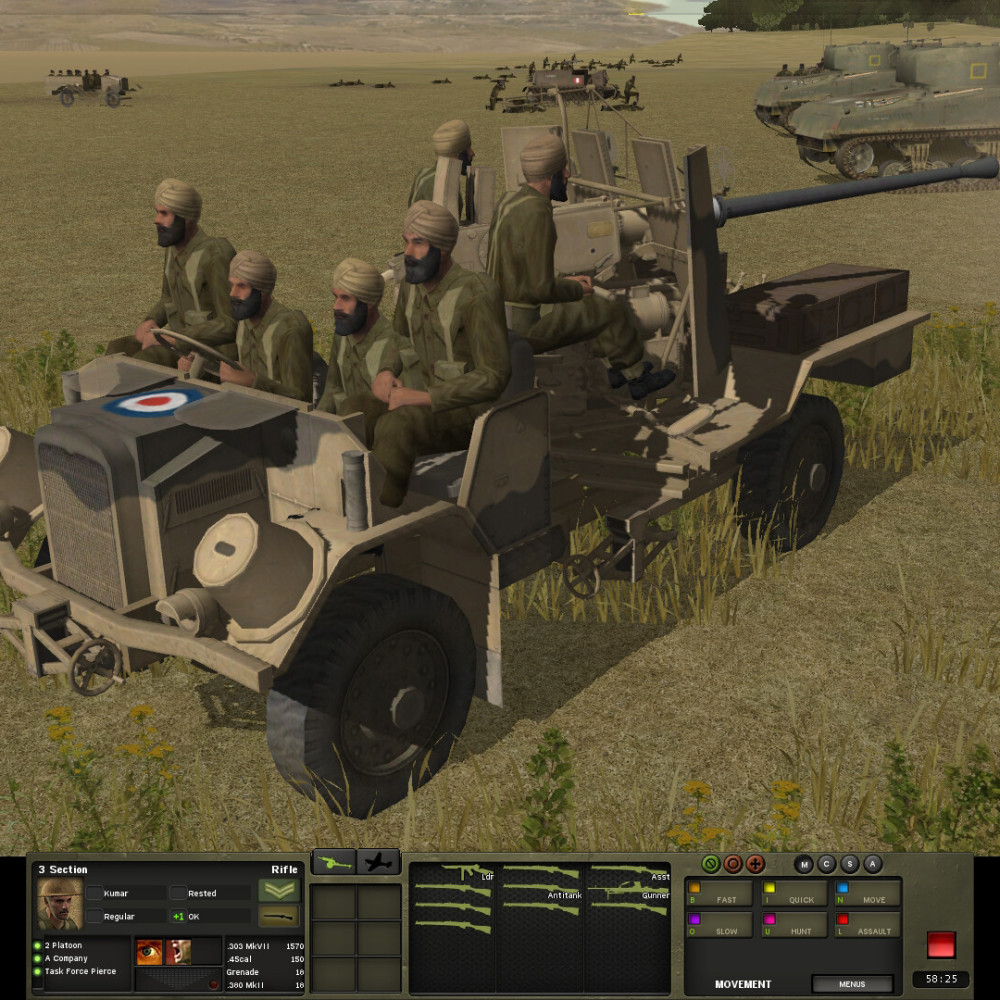Choose the Move command
The image size is (1000, 1000).
867,893
